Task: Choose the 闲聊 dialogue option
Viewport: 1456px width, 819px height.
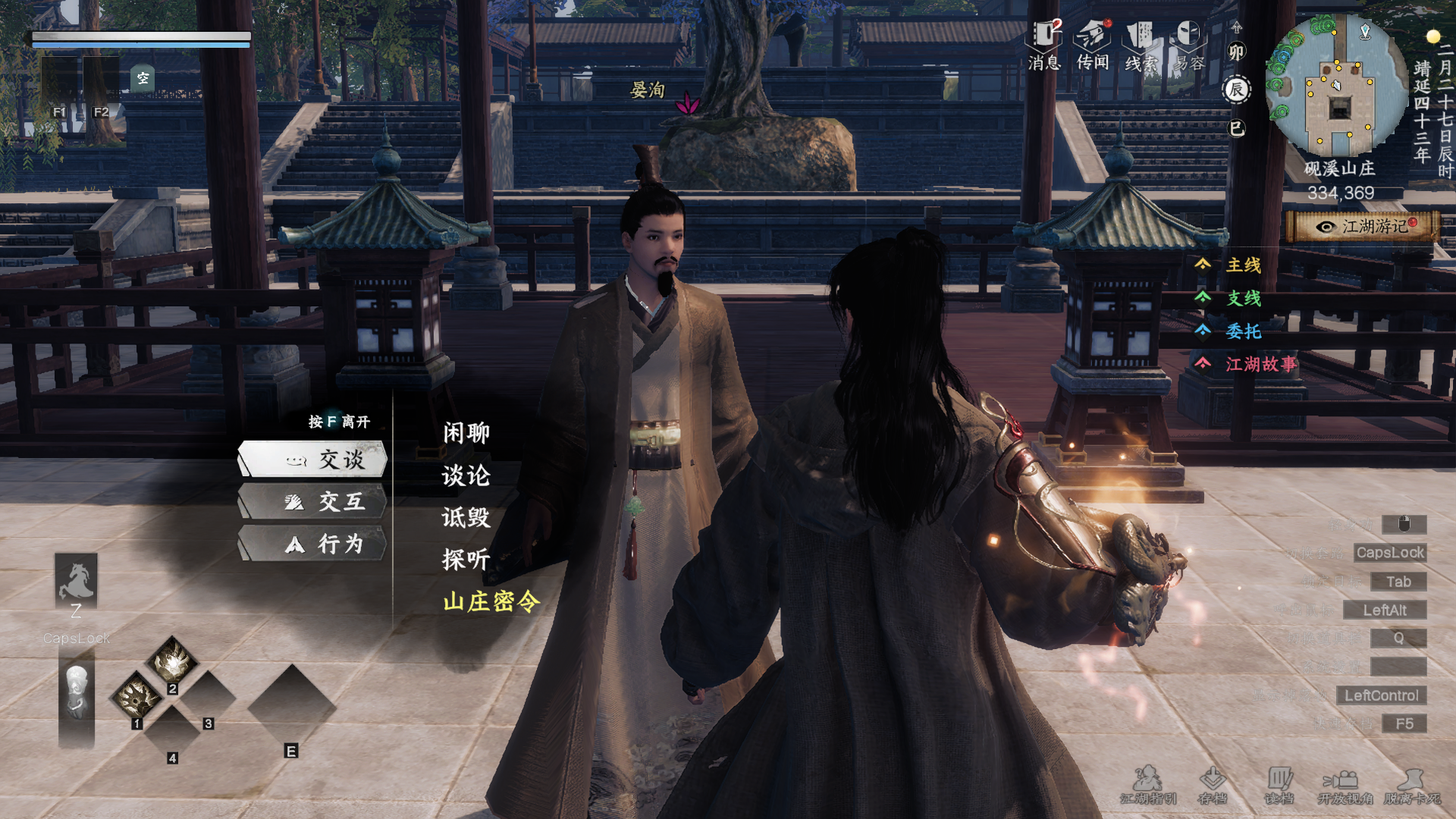Action: tap(466, 433)
